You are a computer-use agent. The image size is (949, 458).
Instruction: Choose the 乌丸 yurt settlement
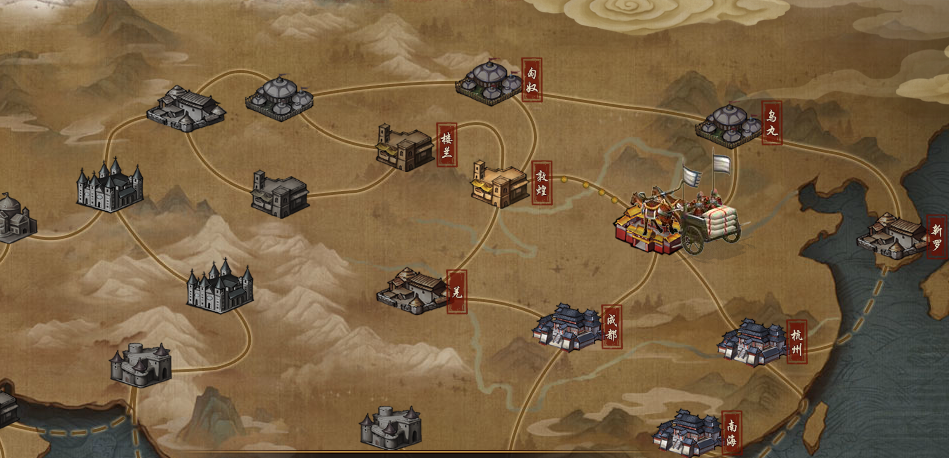tap(729, 124)
